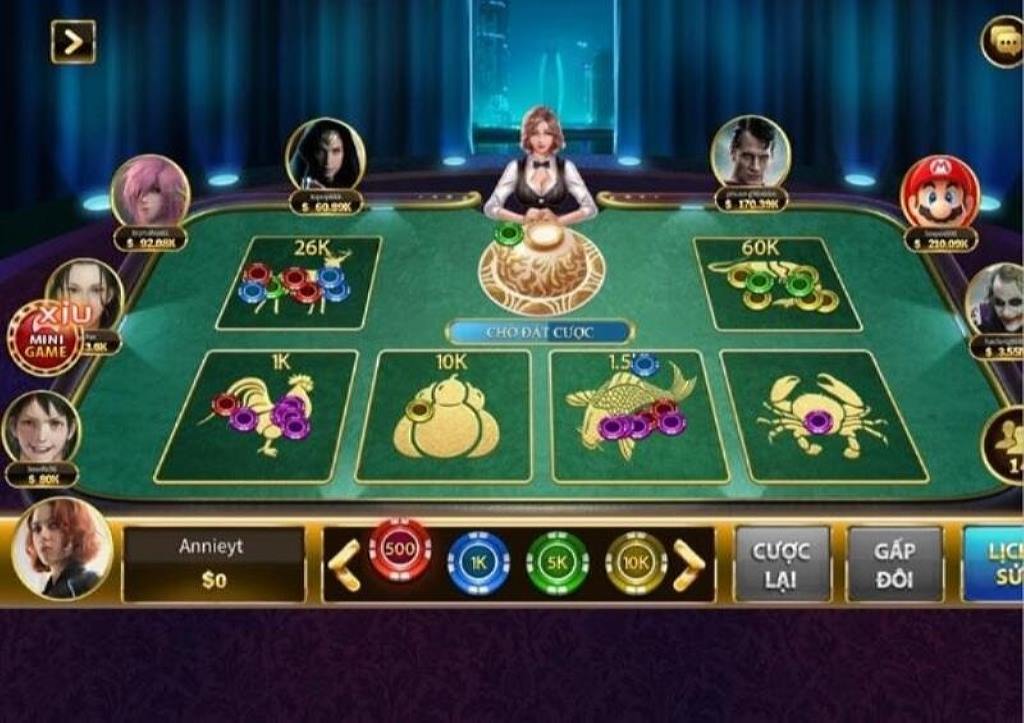
Task: Open the LỊCH SỬ history button
Action: 994,564
